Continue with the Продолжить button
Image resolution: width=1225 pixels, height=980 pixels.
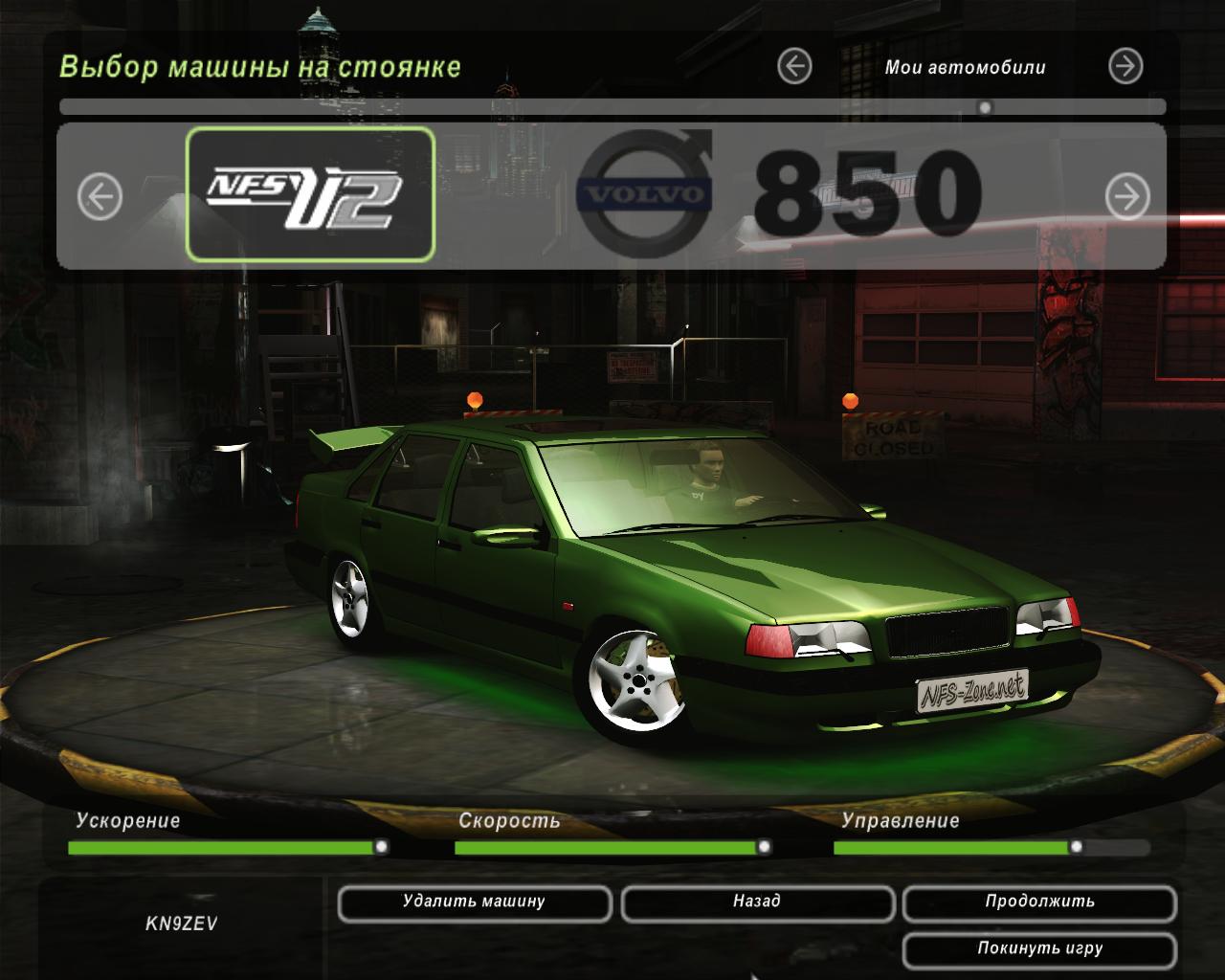tap(1039, 902)
